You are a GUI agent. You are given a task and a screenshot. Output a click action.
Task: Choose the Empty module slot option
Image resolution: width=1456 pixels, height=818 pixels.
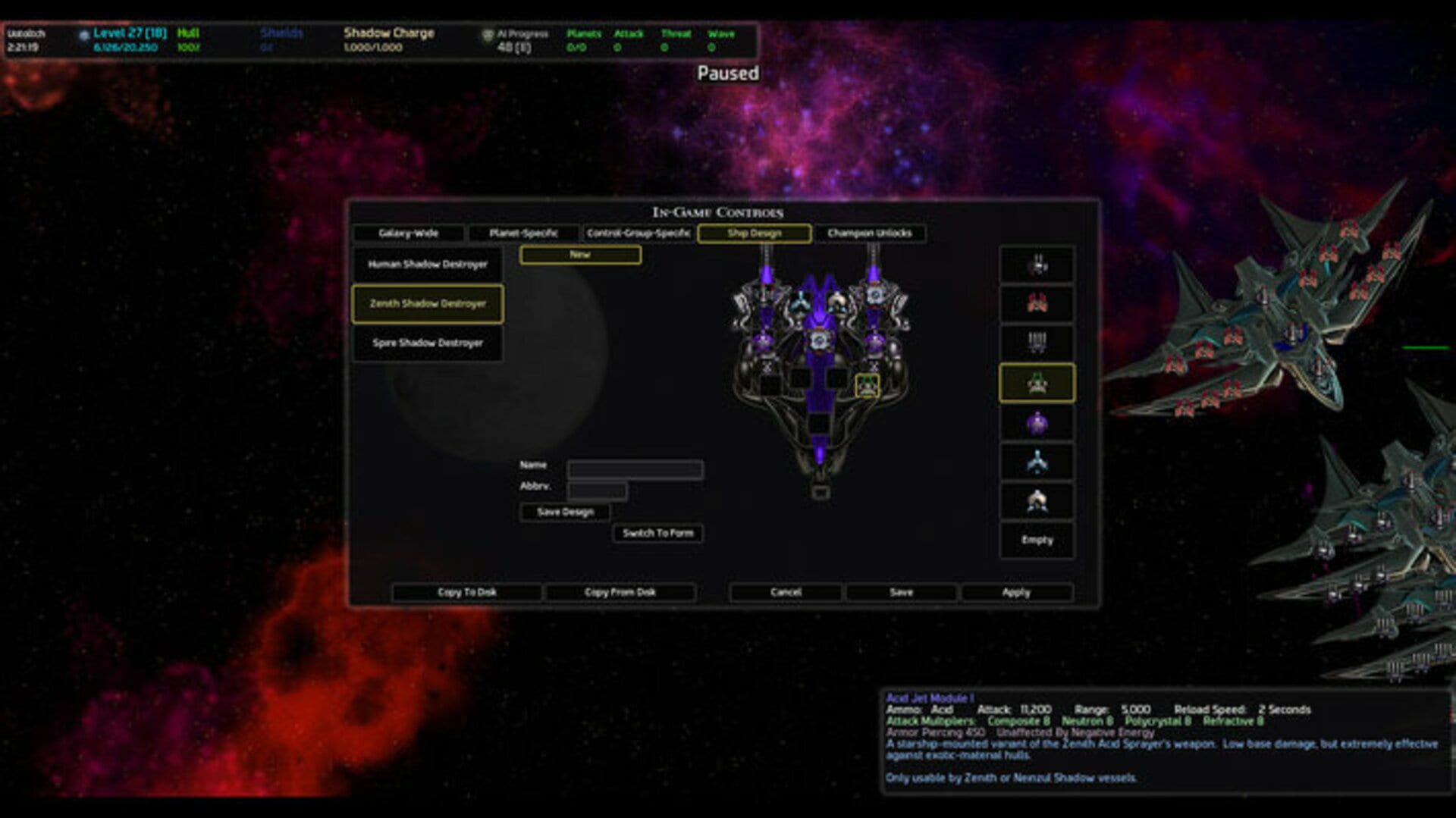click(1037, 540)
